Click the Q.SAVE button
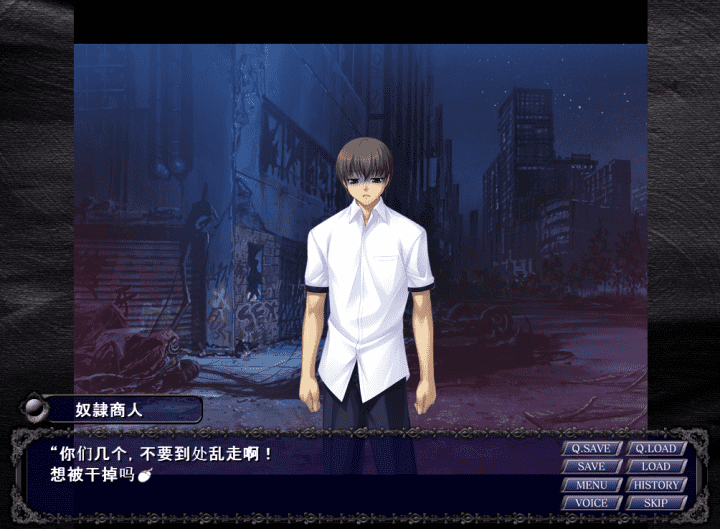 tap(592, 449)
